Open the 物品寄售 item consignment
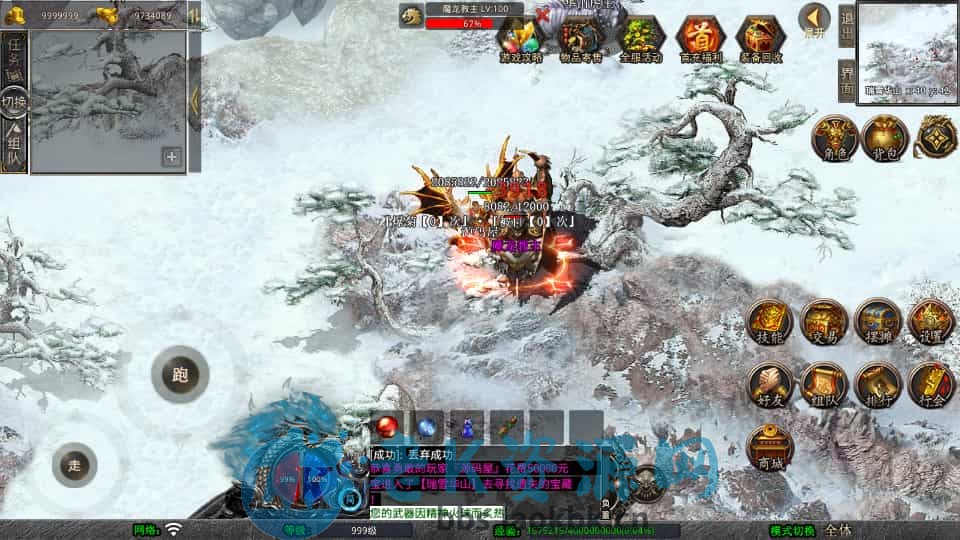Viewport: 960px width, 540px height. point(581,40)
